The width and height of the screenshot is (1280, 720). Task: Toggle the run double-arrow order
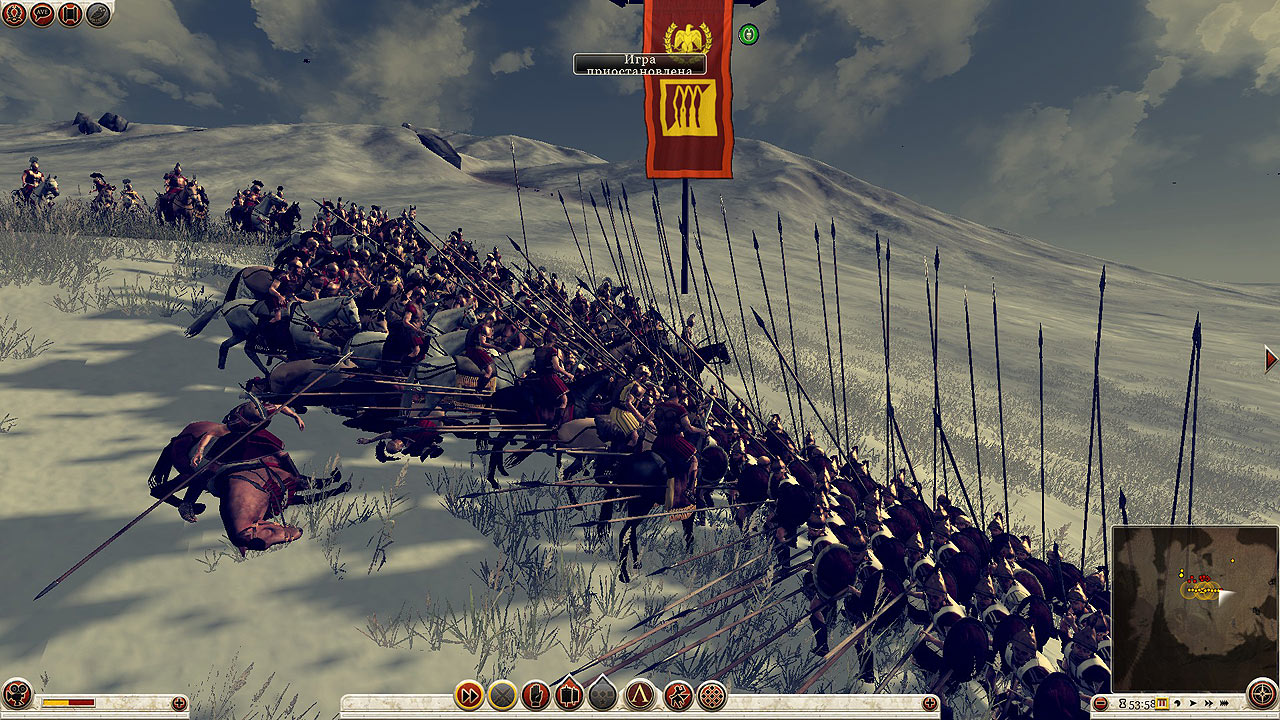click(468, 694)
